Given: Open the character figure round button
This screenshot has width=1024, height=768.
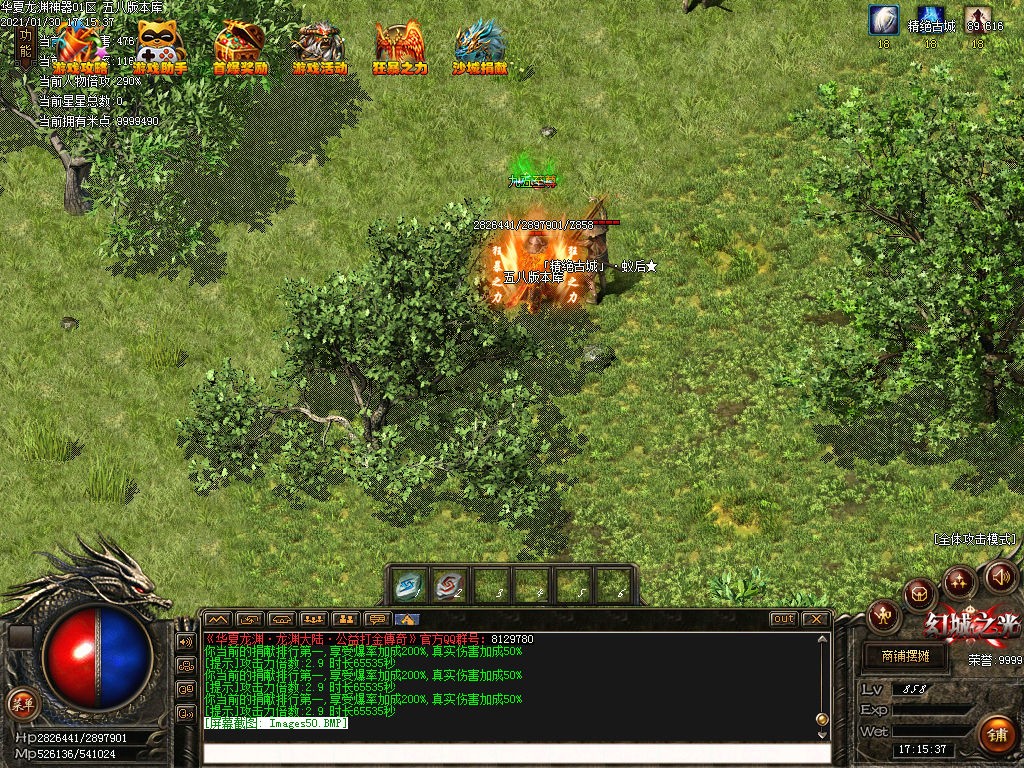Looking at the screenshot, I should (884, 613).
